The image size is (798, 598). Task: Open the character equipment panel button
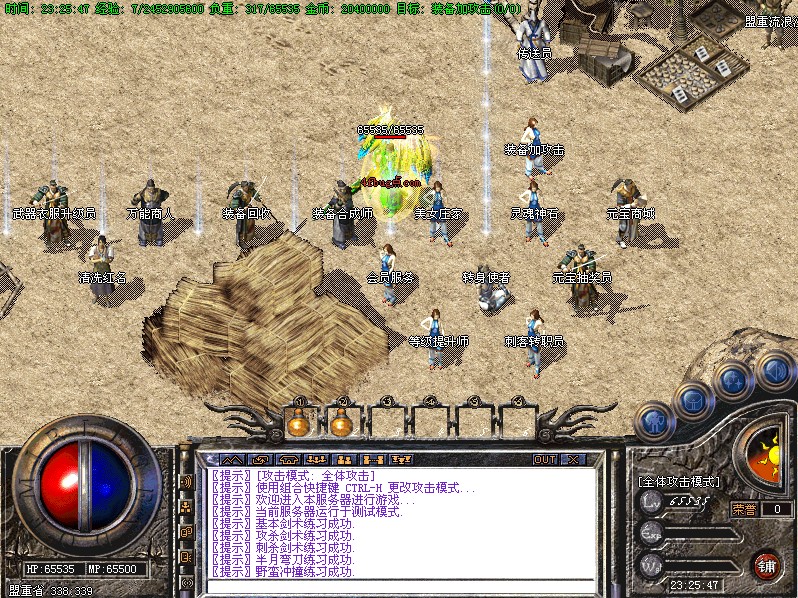pyautogui.click(x=652, y=420)
